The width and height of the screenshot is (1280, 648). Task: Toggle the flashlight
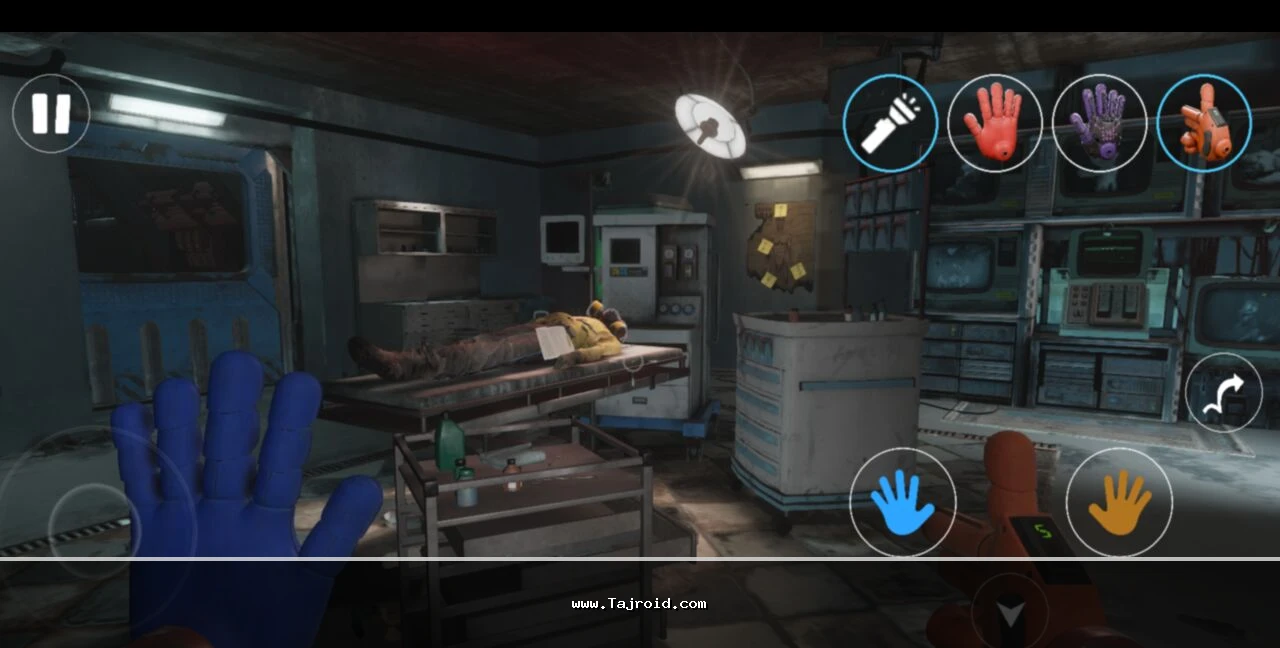click(x=890, y=123)
